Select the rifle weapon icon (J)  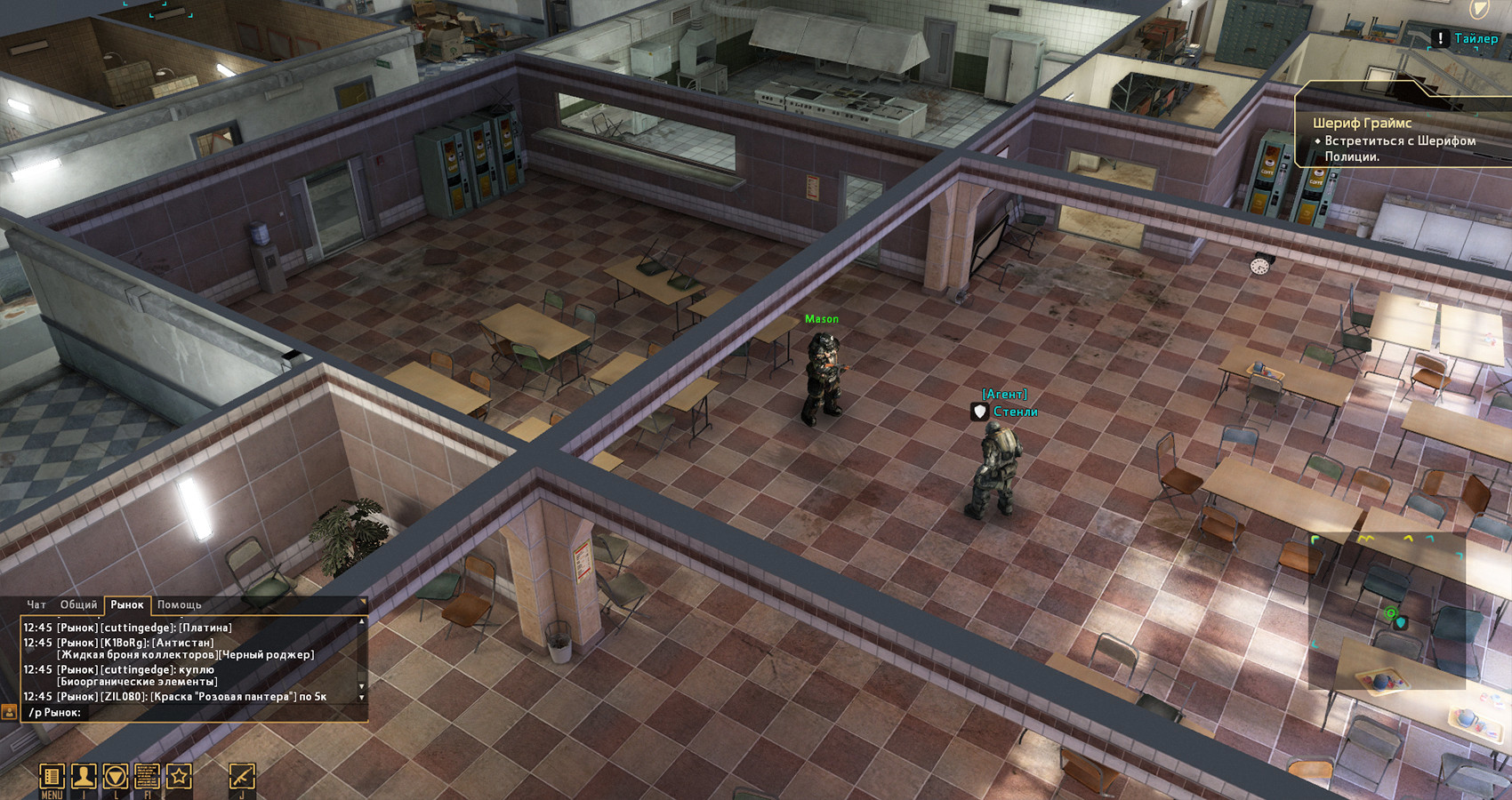click(x=241, y=776)
